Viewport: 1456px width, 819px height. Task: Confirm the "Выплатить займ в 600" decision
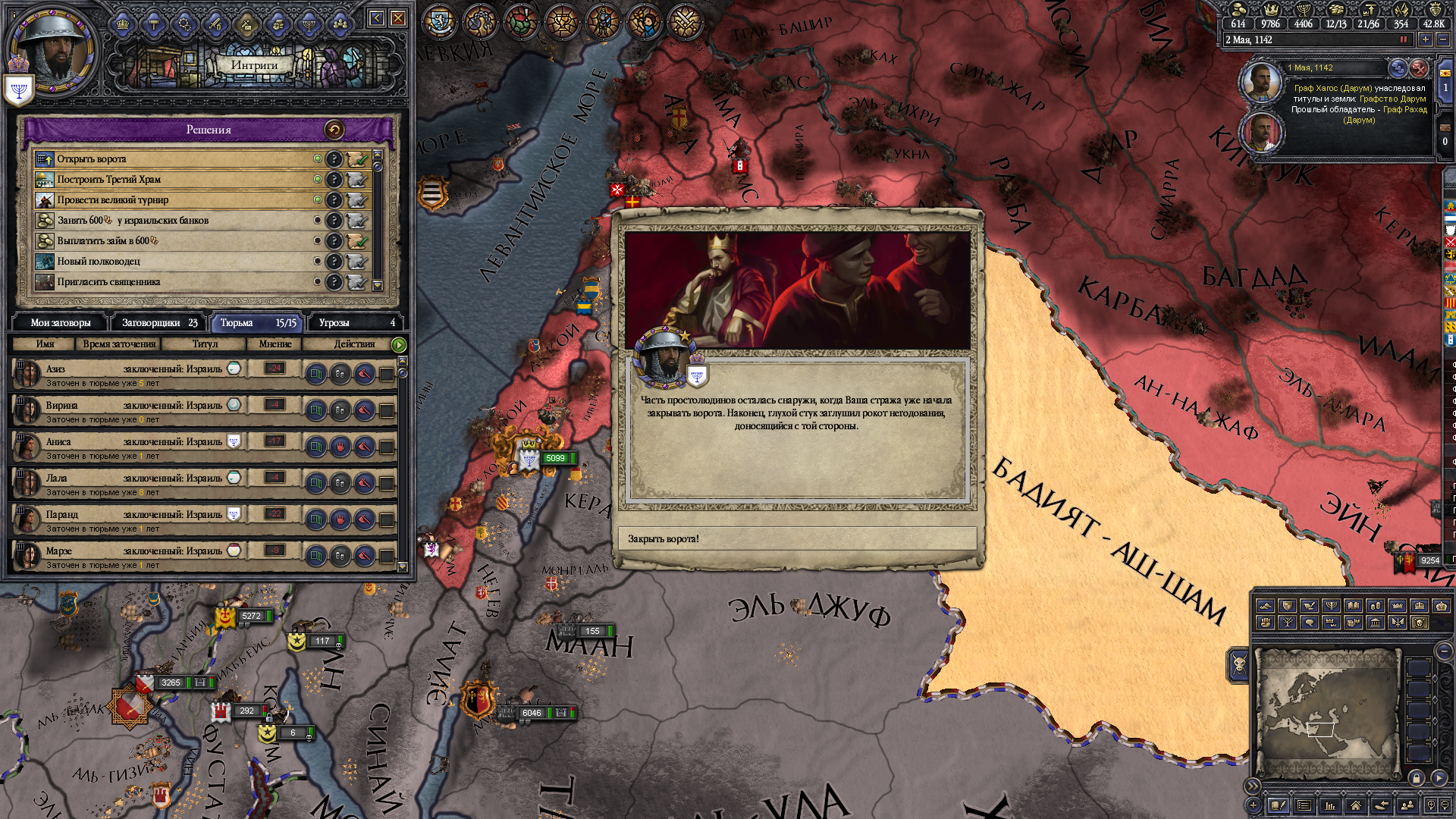(x=356, y=241)
